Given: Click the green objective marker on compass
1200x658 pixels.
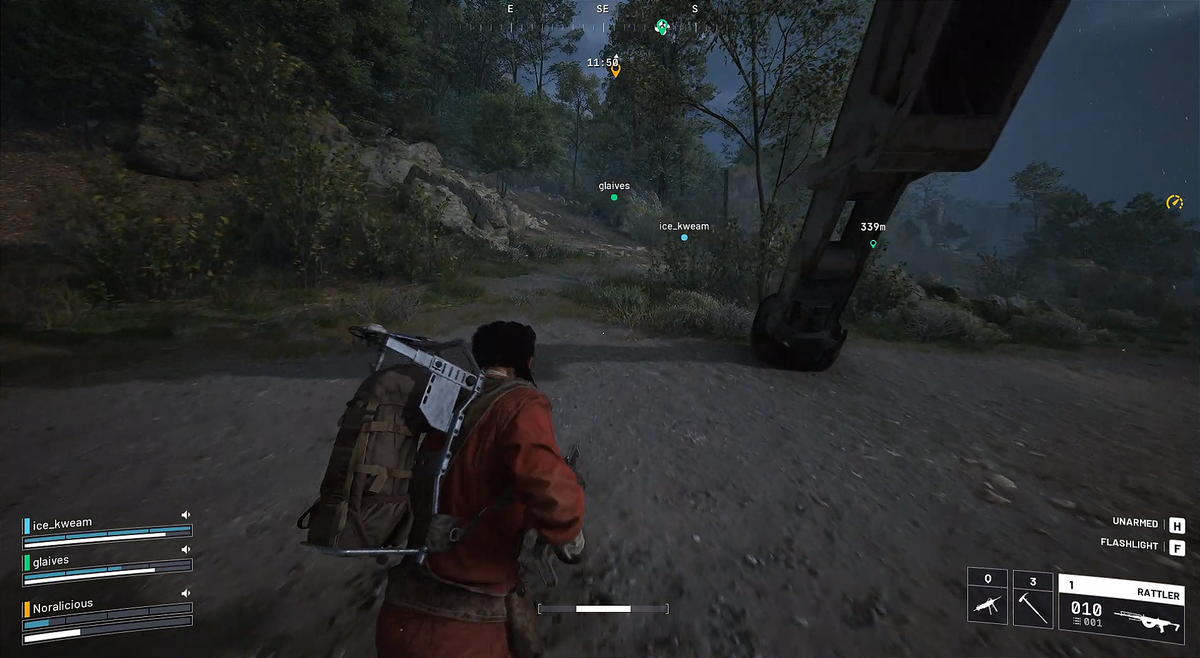Looking at the screenshot, I should 661,27.
